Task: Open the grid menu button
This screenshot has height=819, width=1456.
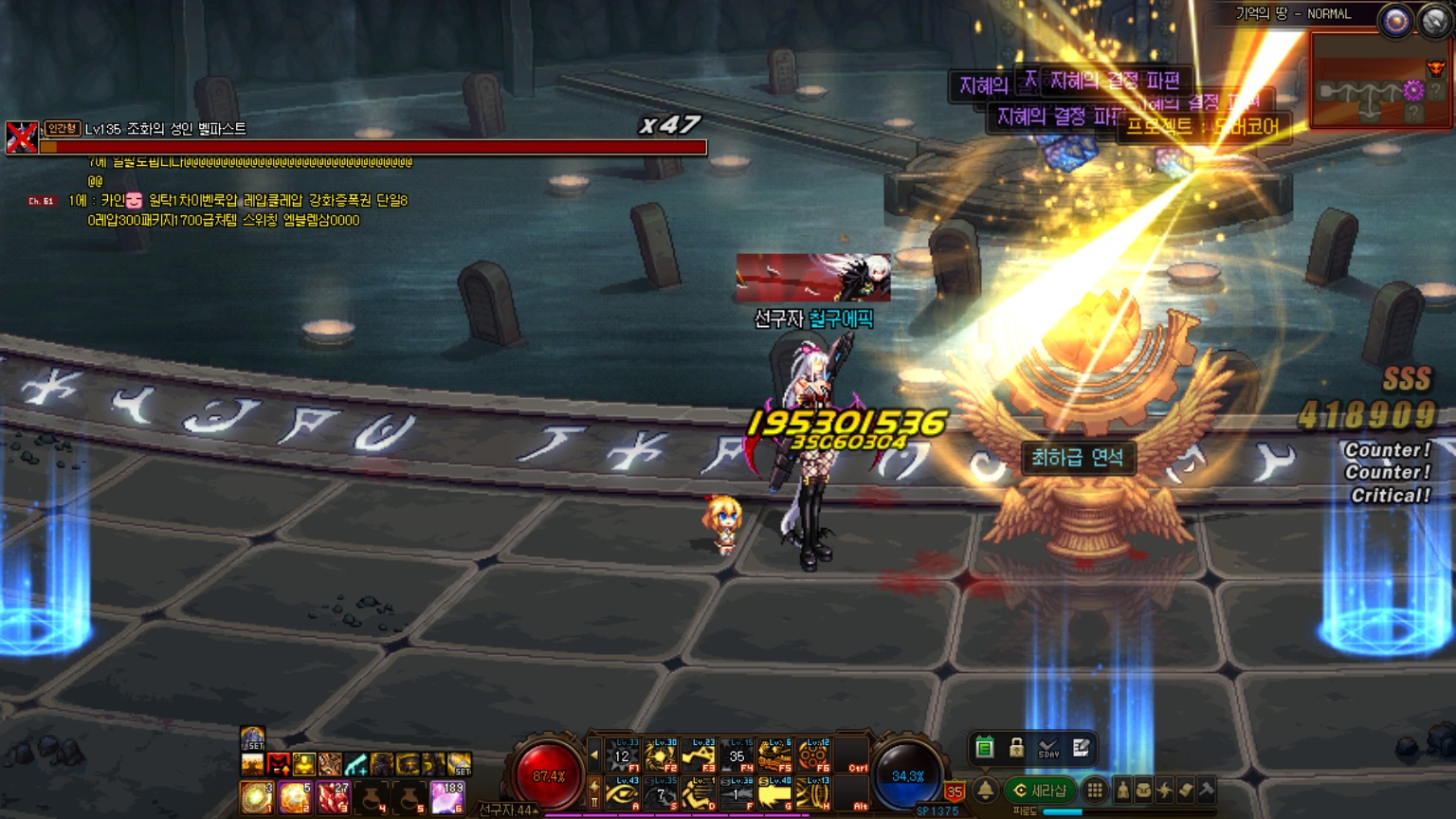Action: click(1095, 790)
